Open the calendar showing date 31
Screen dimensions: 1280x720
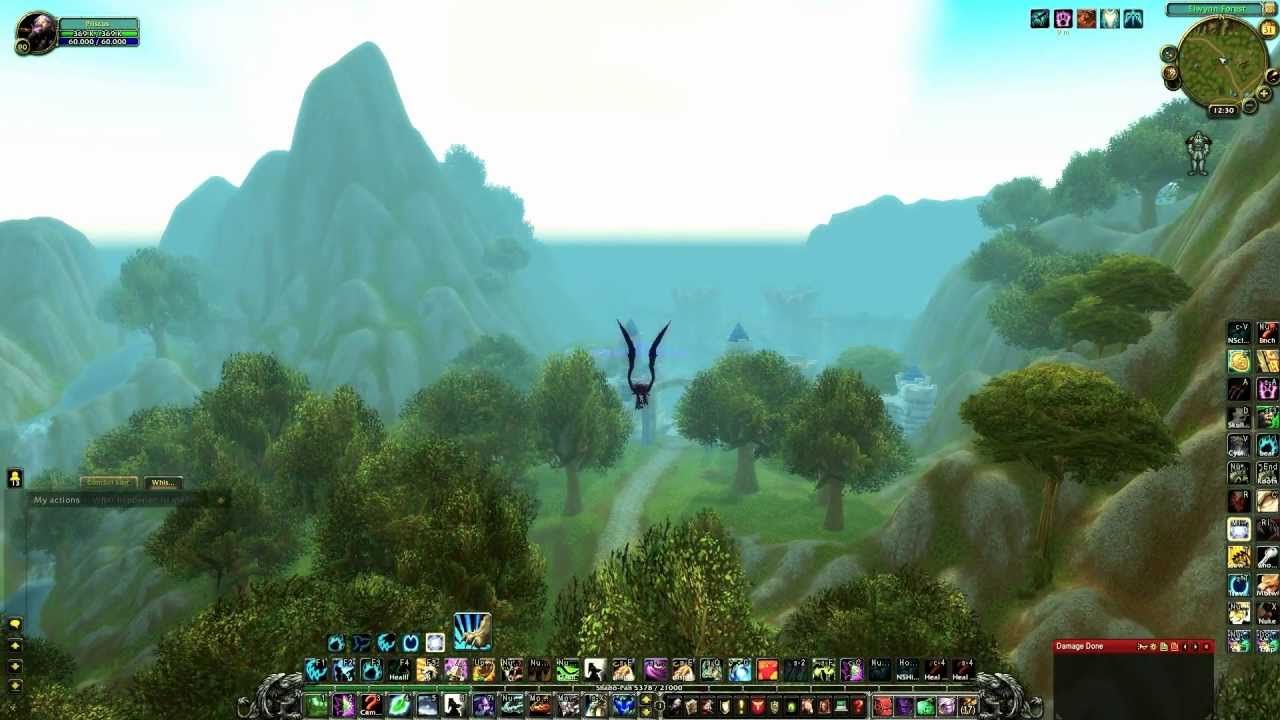tap(1267, 29)
